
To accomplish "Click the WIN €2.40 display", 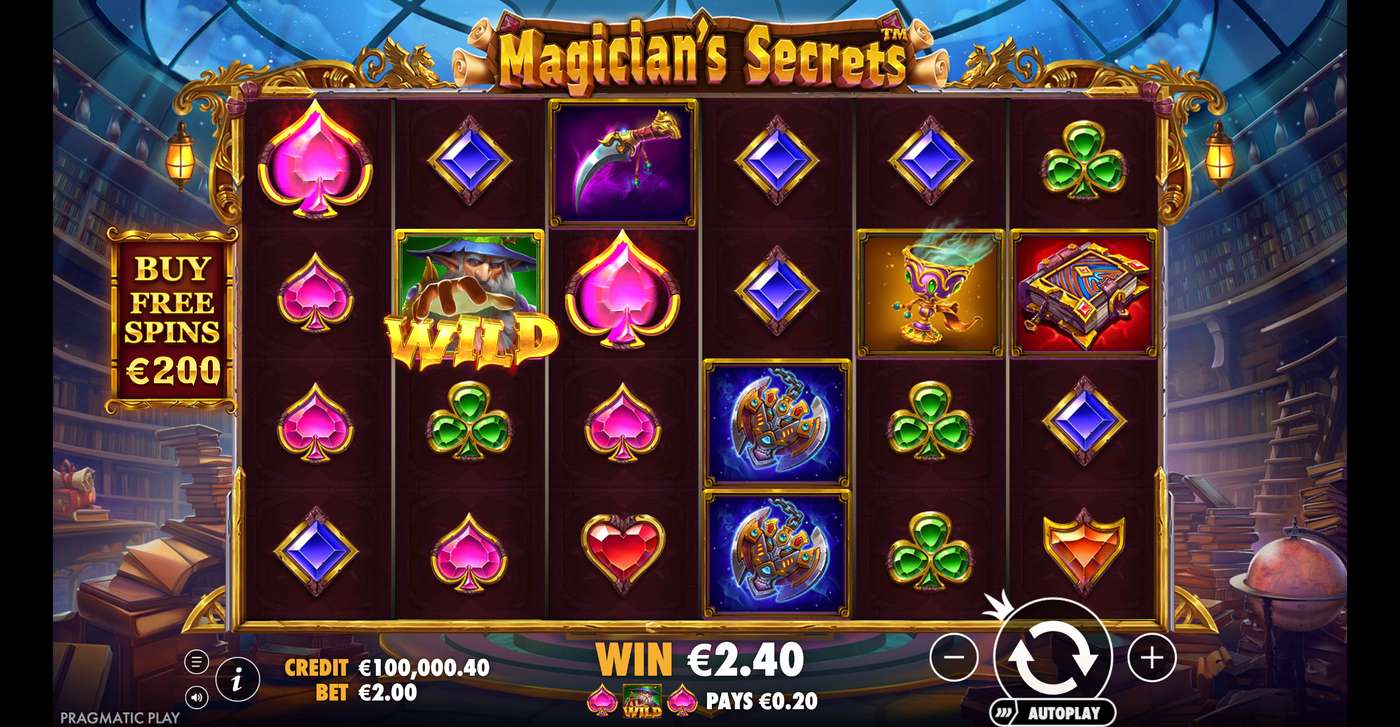I will point(700,659).
